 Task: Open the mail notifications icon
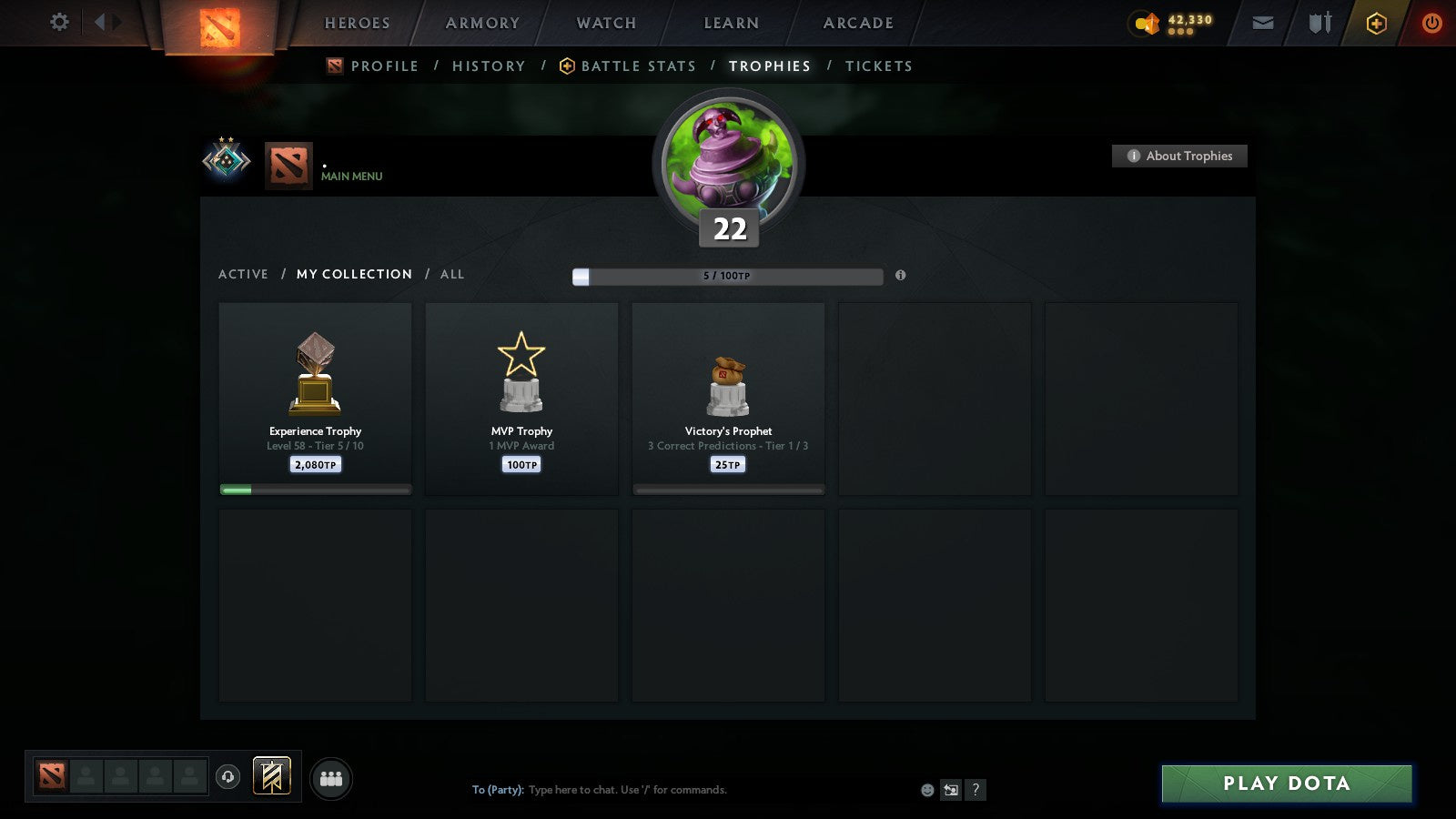pos(1263,23)
